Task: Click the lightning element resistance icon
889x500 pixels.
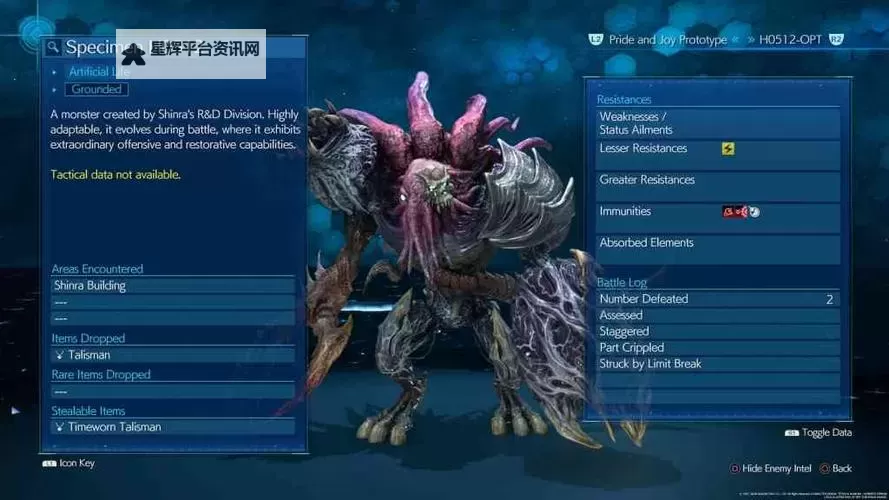Action: coord(728,149)
